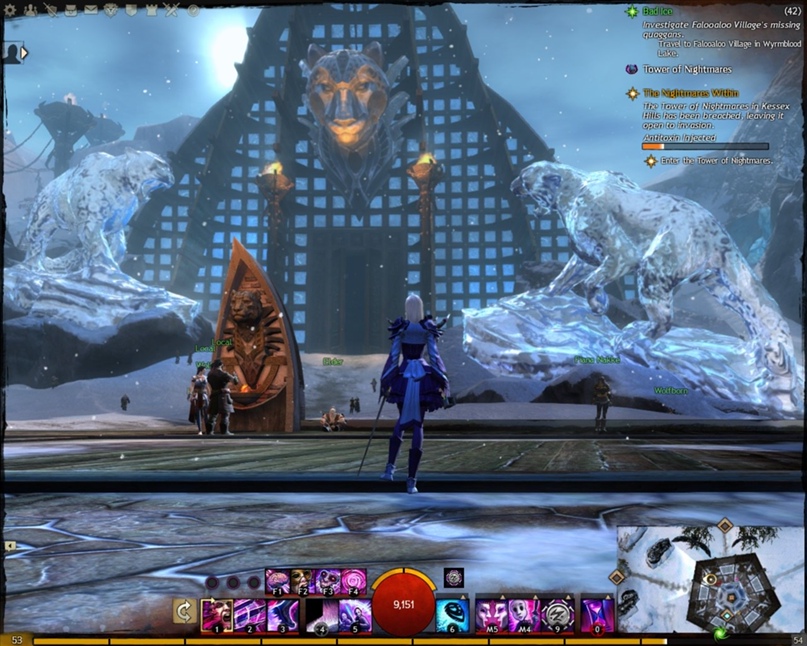The width and height of the screenshot is (807, 646).
Task: Expand the party portrait arrow
Action: pyautogui.click(x=24, y=52)
